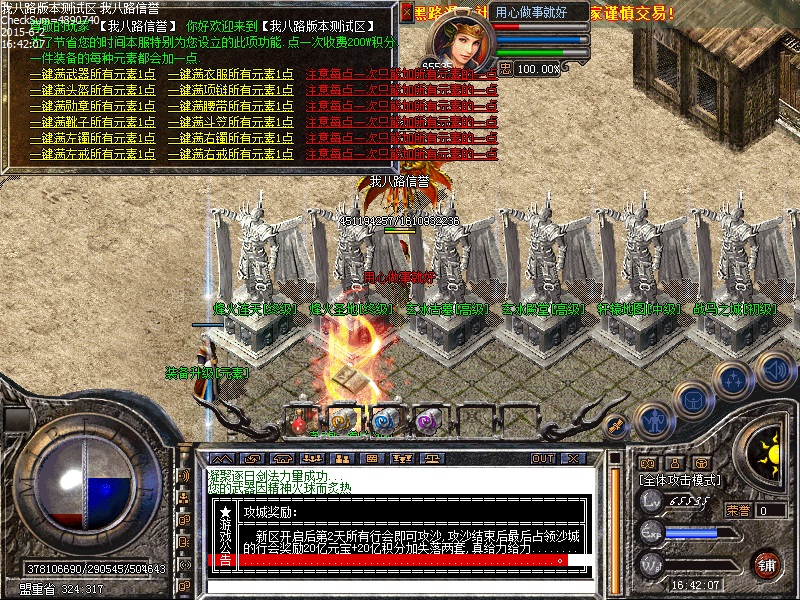
Task: Use the red potion belt slot
Action: 298,422
